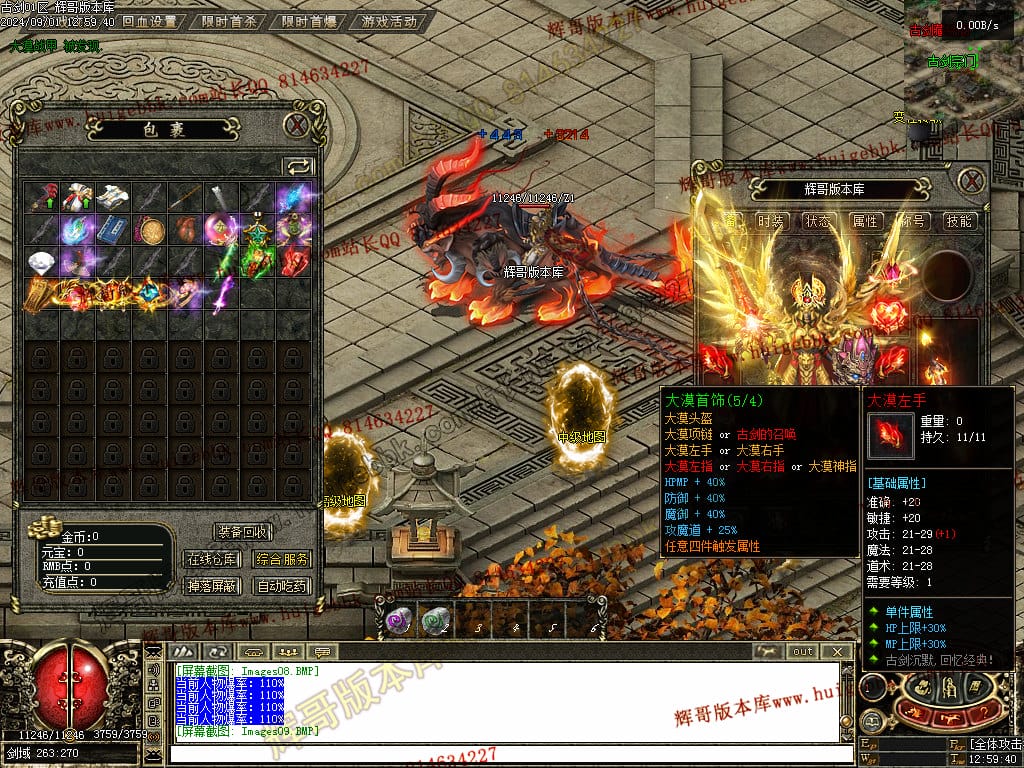Use the purple orb hotbar item
Image resolution: width=1024 pixels, height=768 pixels.
pos(398,621)
